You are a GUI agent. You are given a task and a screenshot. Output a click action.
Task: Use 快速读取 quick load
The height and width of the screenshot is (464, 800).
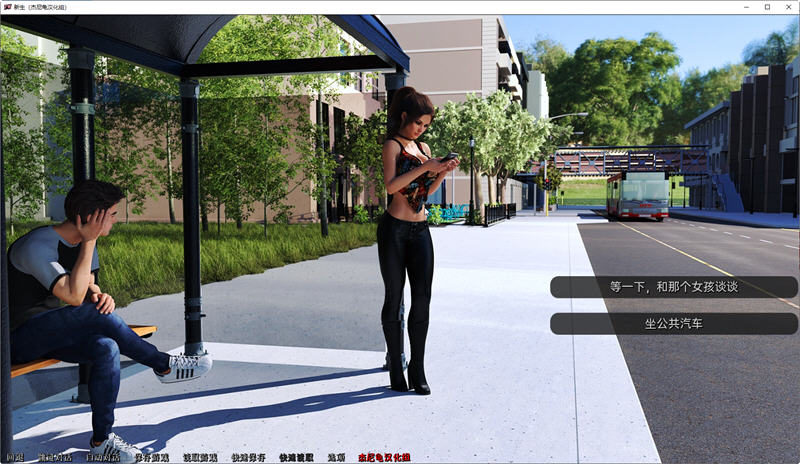[296, 457]
